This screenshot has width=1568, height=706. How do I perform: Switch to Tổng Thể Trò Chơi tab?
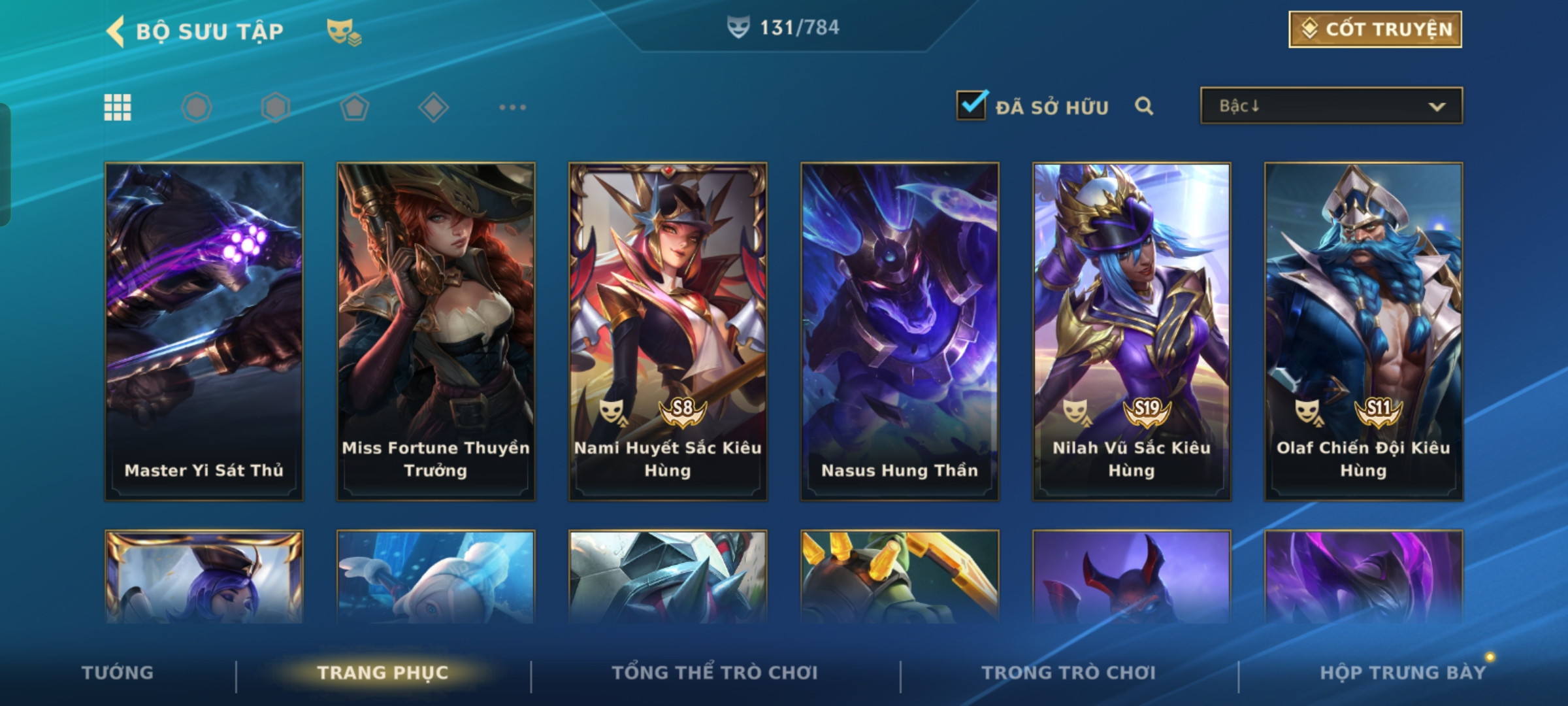click(715, 673)
